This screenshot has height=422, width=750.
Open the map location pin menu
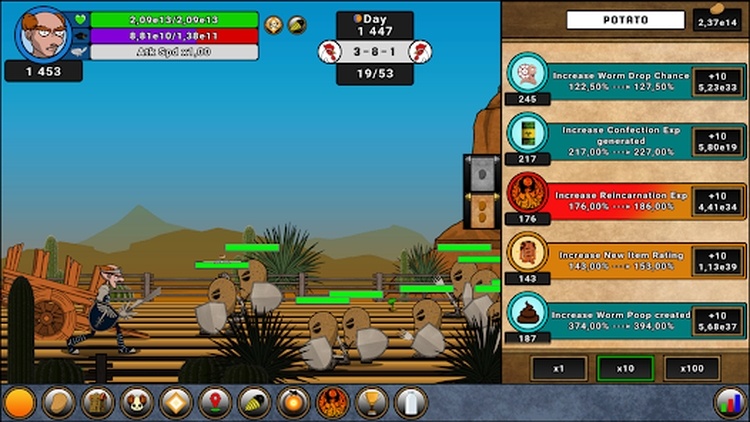point(214,403)
